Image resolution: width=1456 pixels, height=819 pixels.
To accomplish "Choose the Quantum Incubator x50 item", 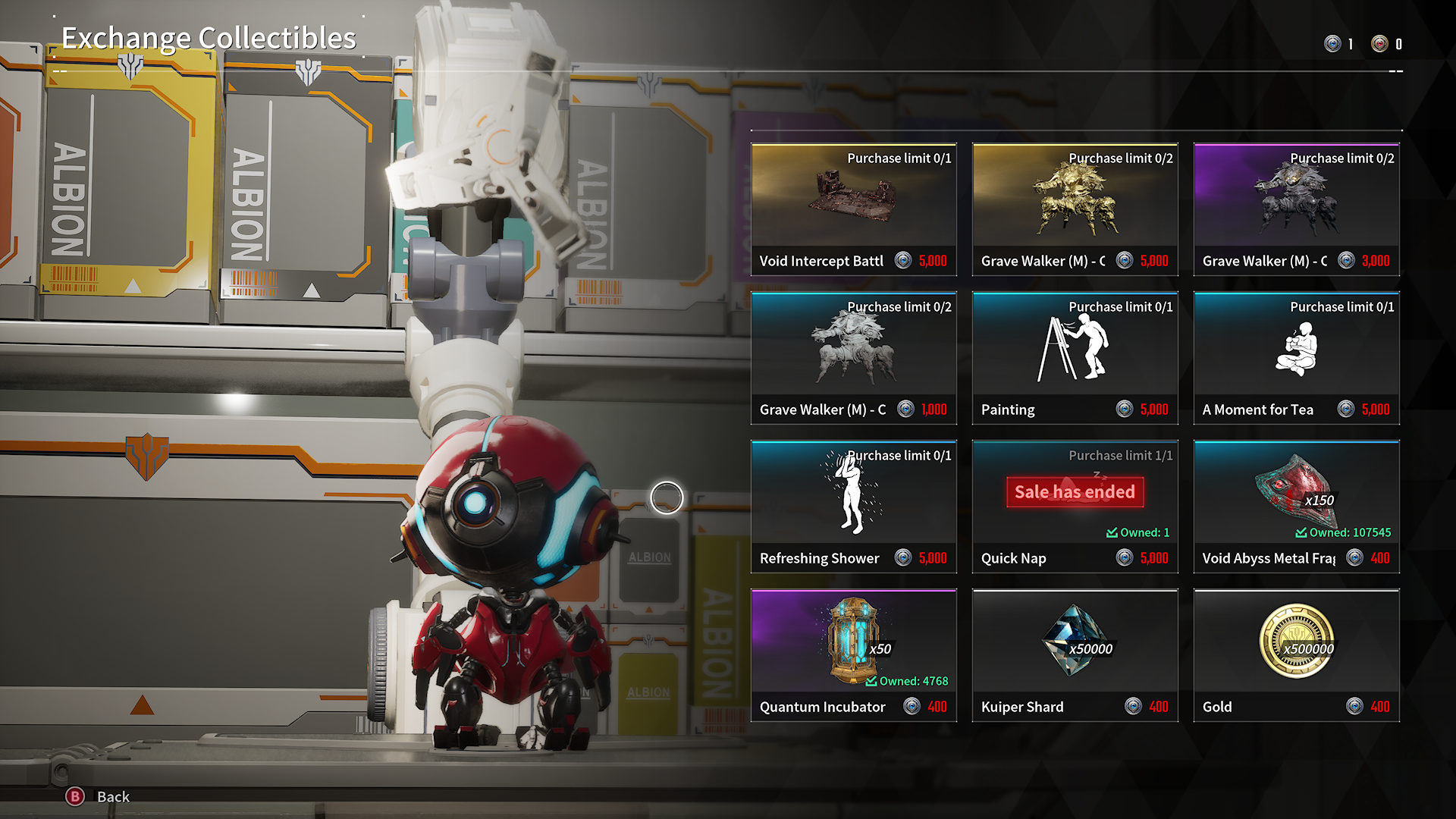I will click(x=853, y=654).
